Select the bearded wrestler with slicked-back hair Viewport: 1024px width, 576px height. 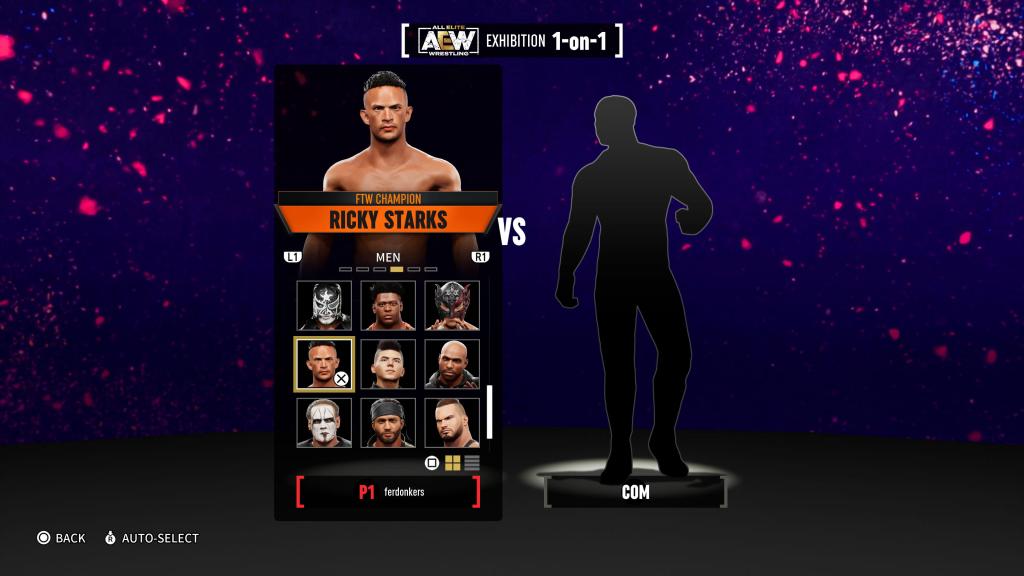451,422
